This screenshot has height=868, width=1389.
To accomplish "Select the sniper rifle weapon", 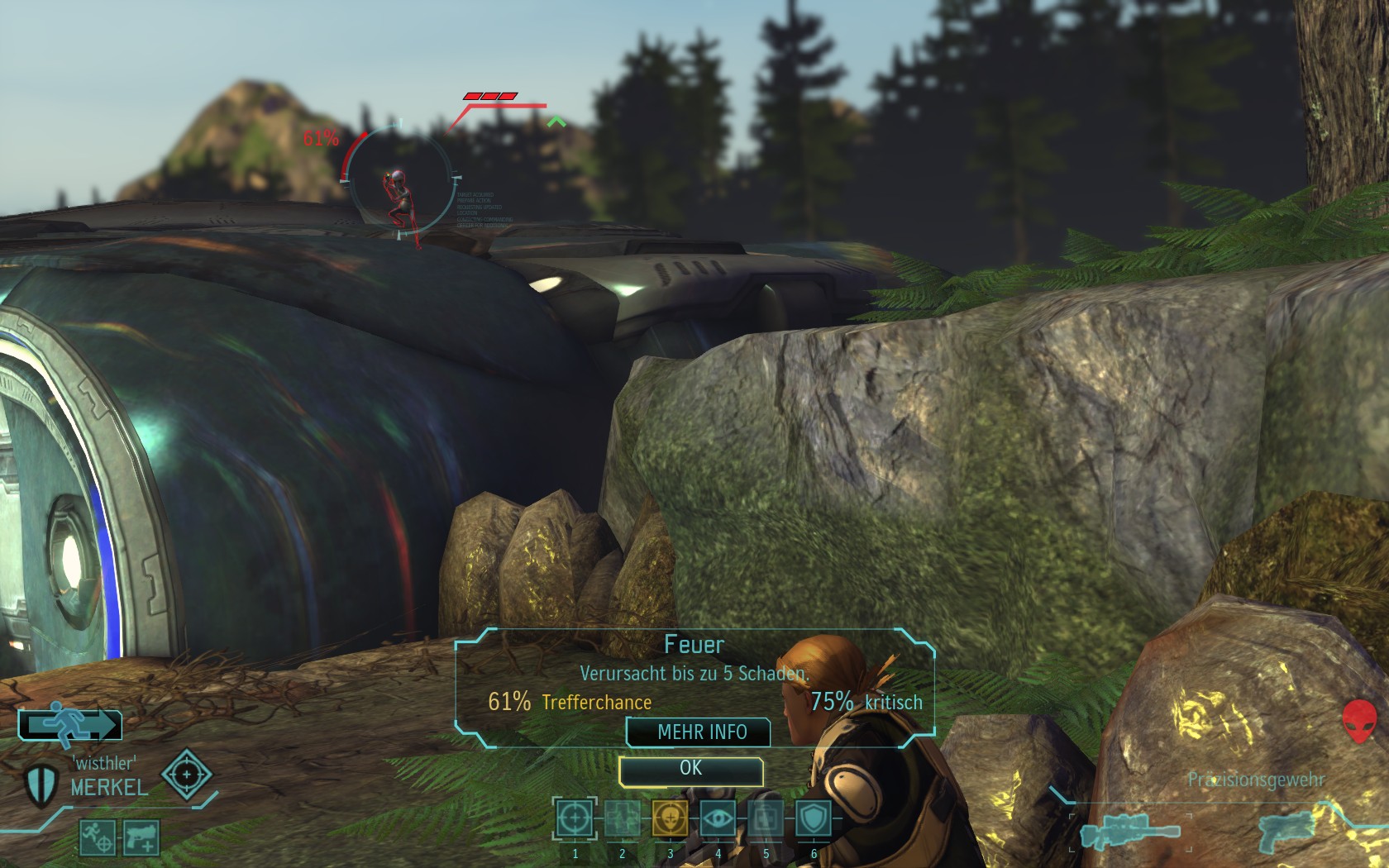I will (1129, 831).
